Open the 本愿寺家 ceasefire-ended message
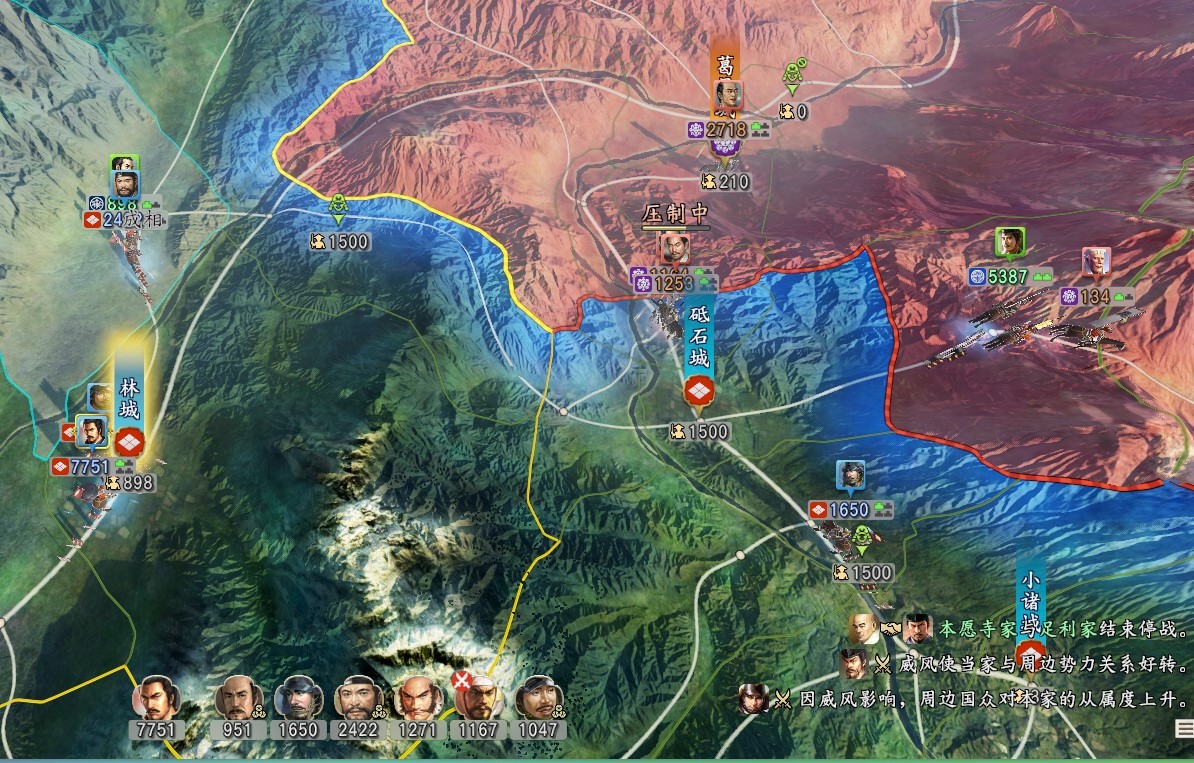Viewport: 1194px width, 763px height. click(1030, 630)
